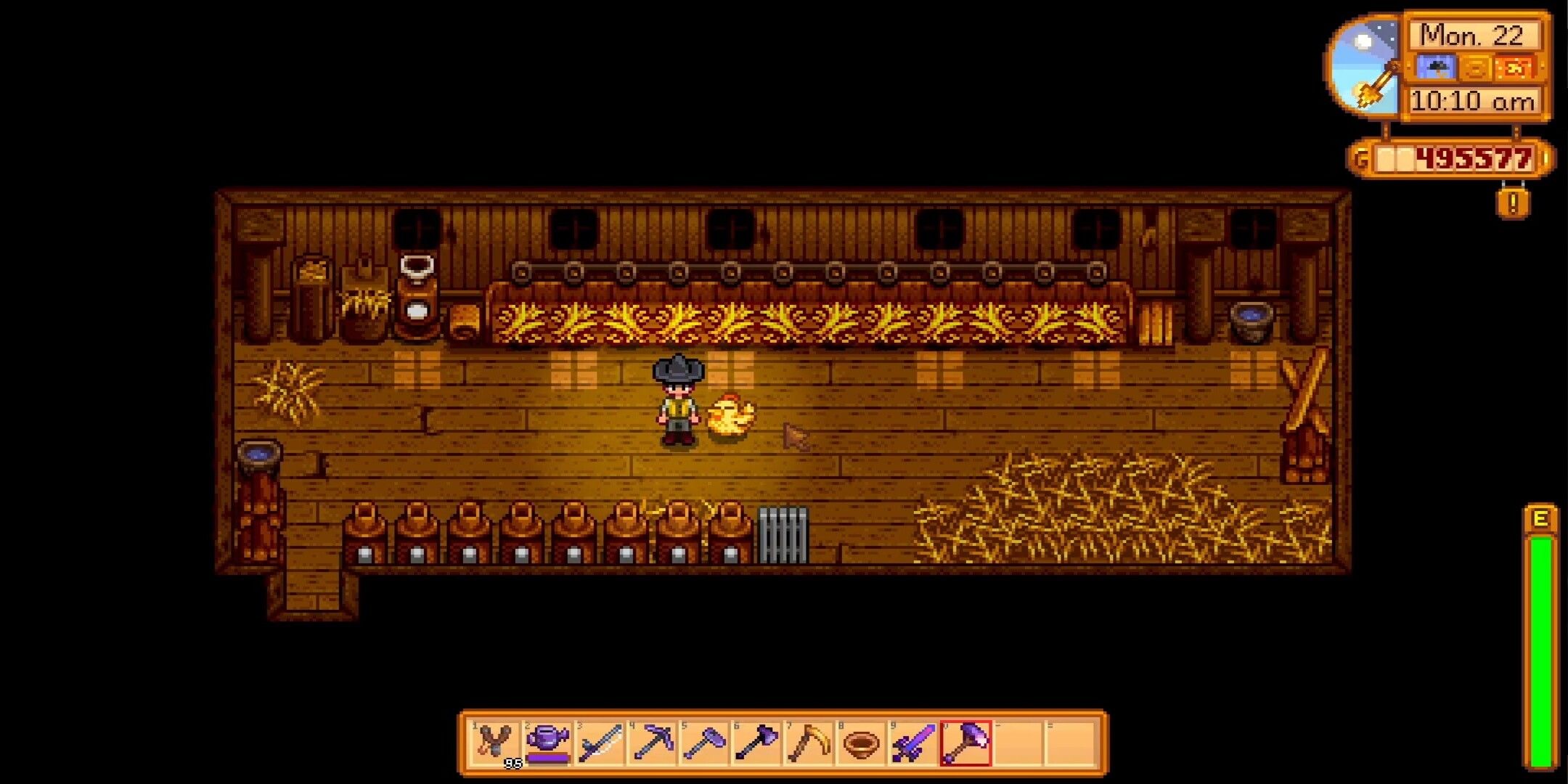
Task: Equip the purple iridium watering can
Action: pyautogui.click(x=547, y=743)
